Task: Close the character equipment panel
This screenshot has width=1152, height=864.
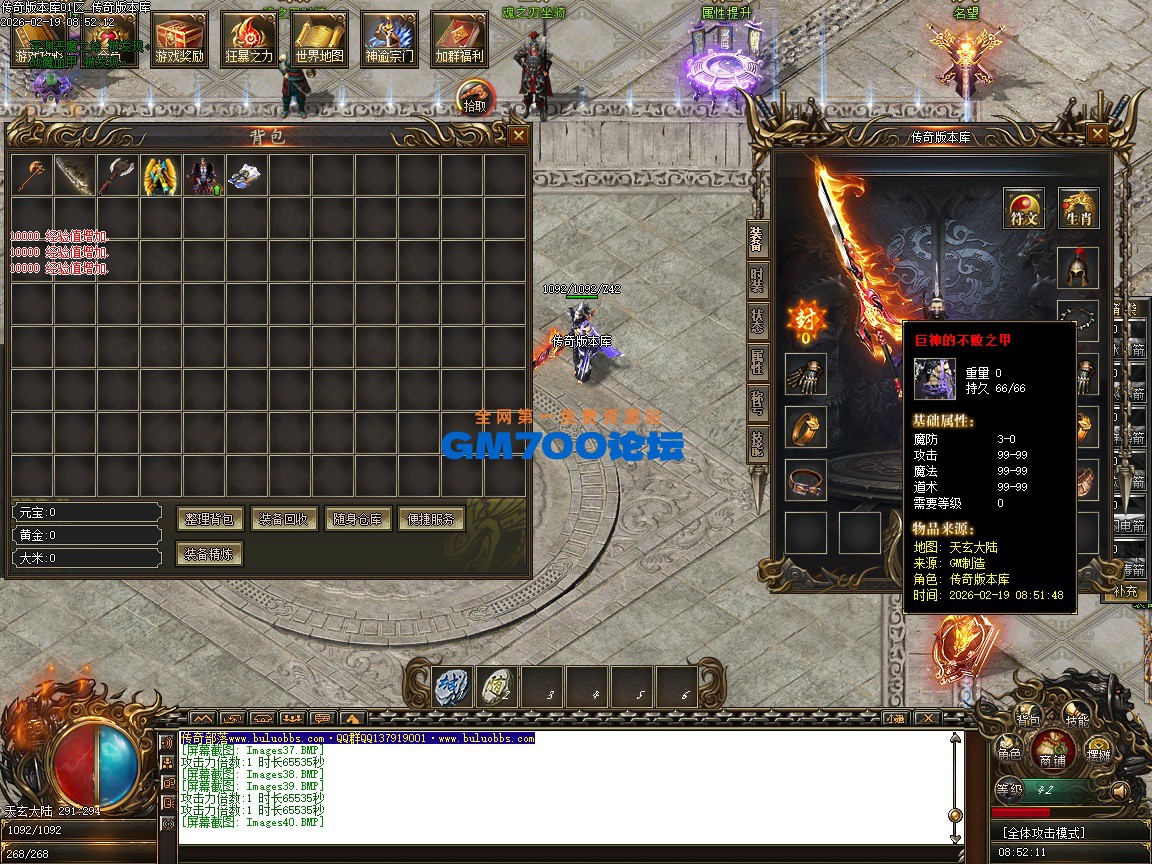Action: click(1098, 134)
